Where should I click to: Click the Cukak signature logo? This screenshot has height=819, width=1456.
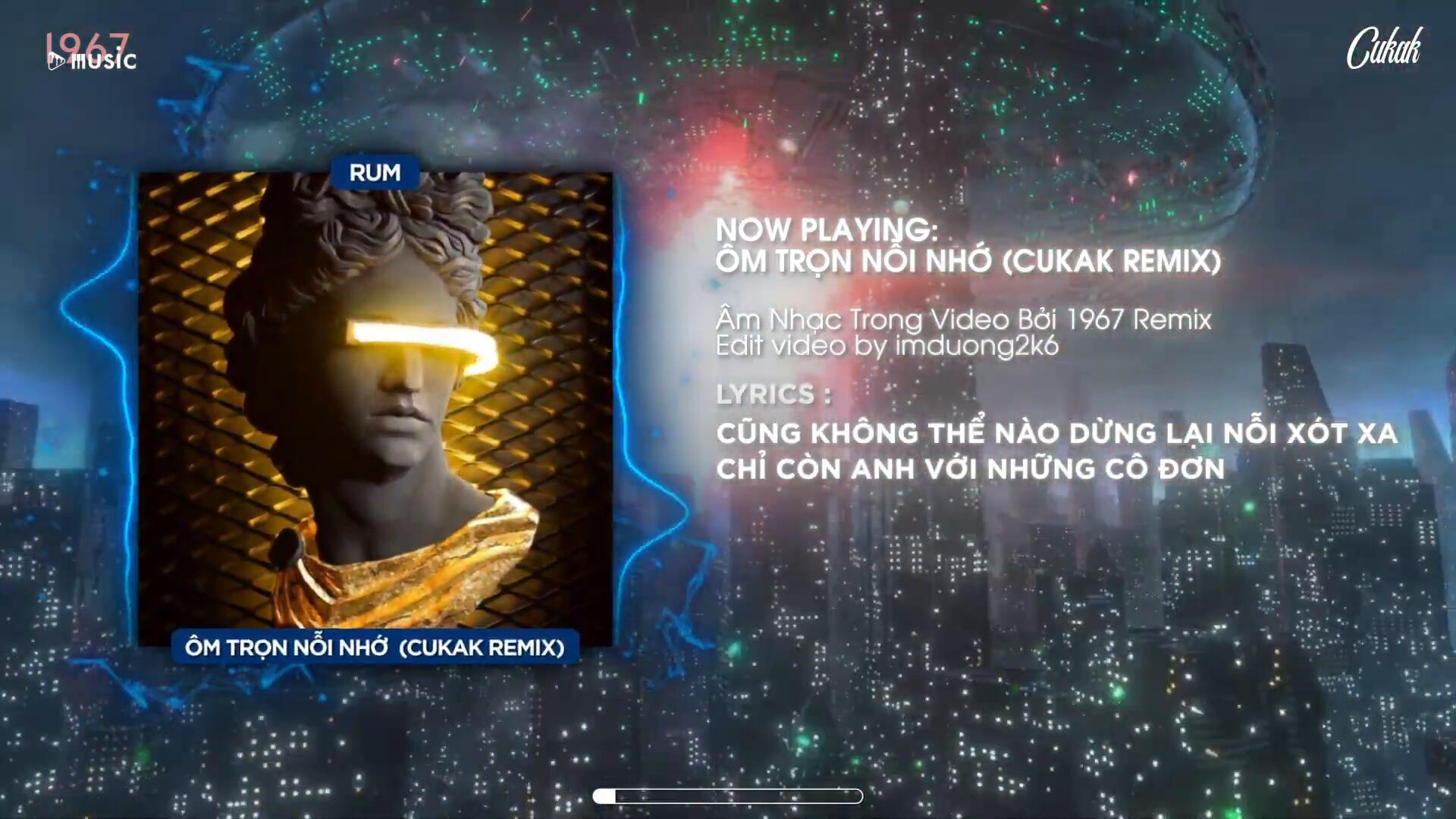click(1384, 49)
